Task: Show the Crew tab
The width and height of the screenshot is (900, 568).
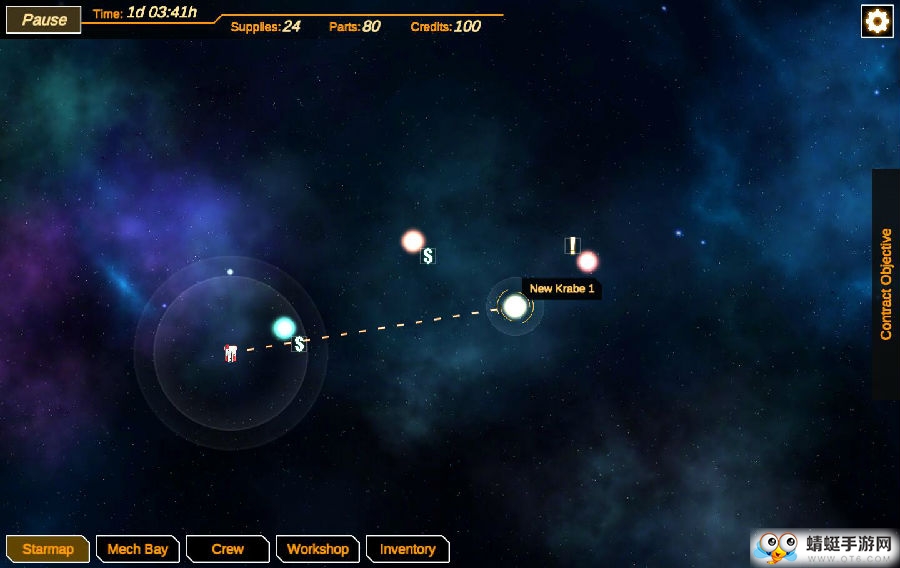Action: tap(228, 549)
